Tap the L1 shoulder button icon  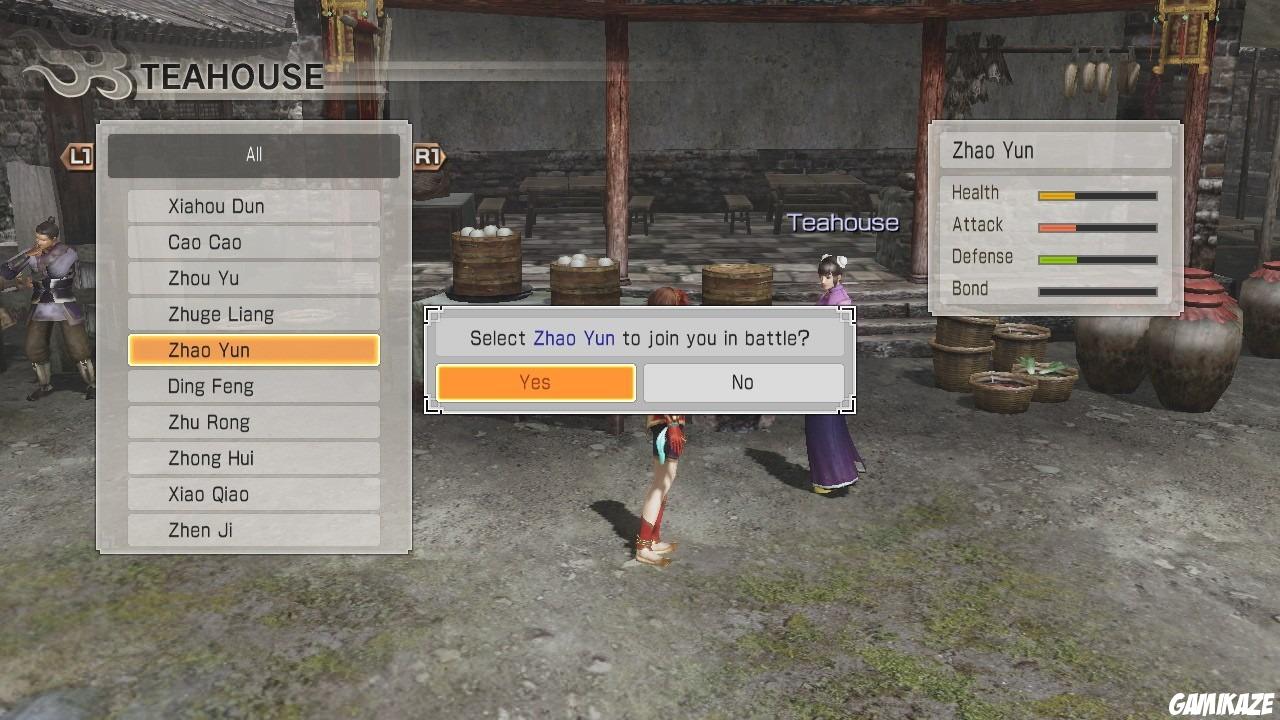78,157
